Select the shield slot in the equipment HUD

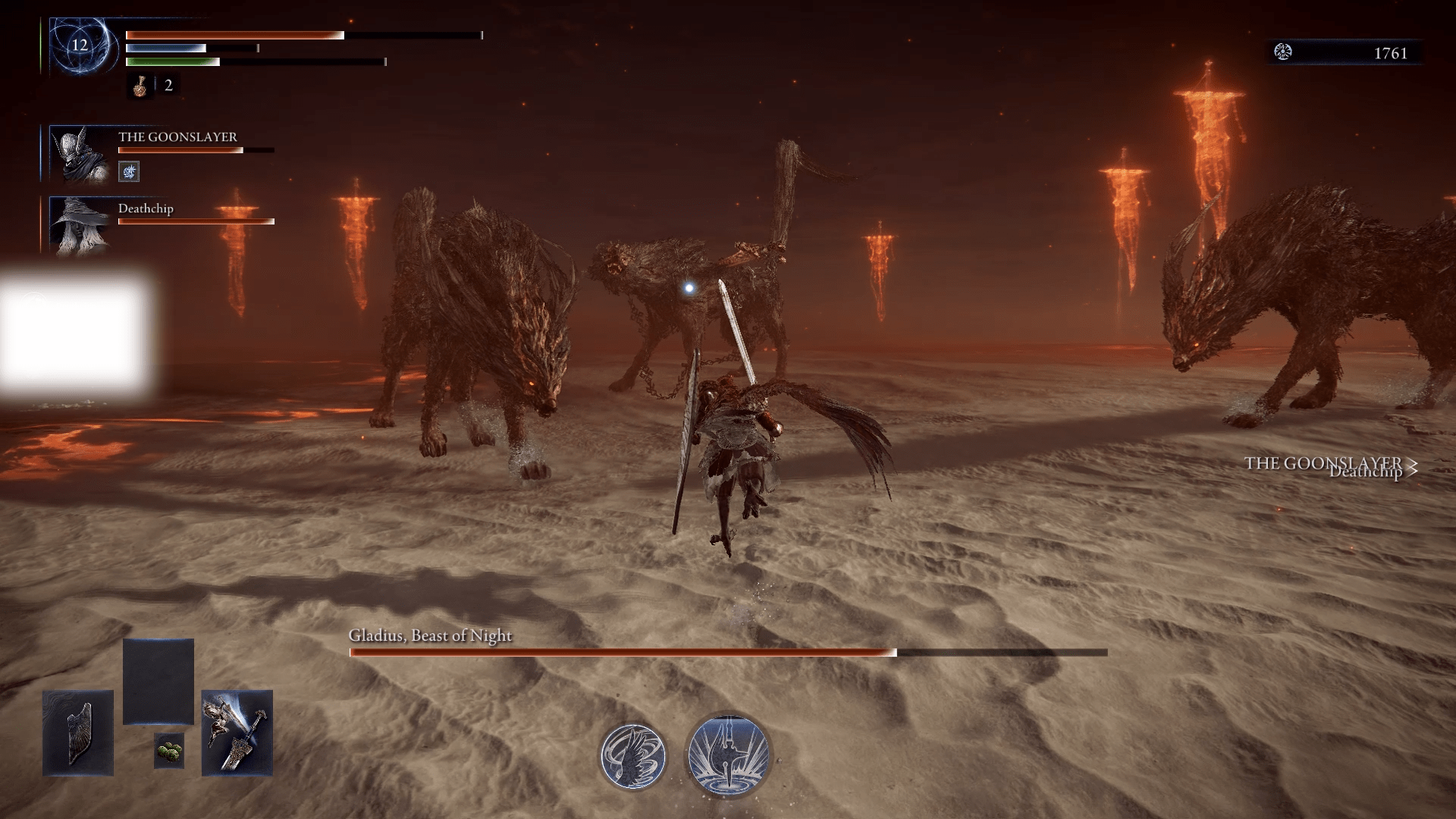[78, 733]
